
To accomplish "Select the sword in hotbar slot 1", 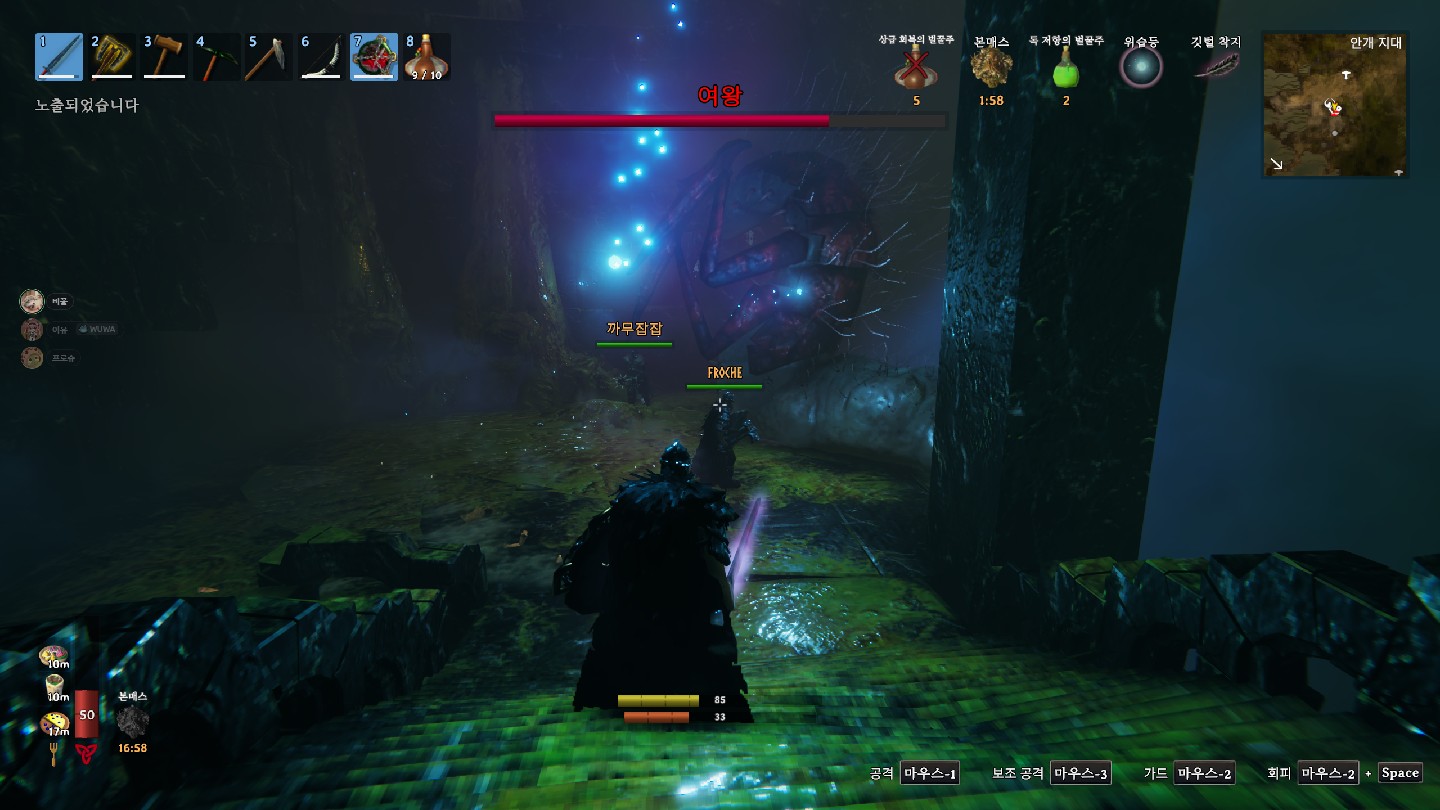I will 59,57.
